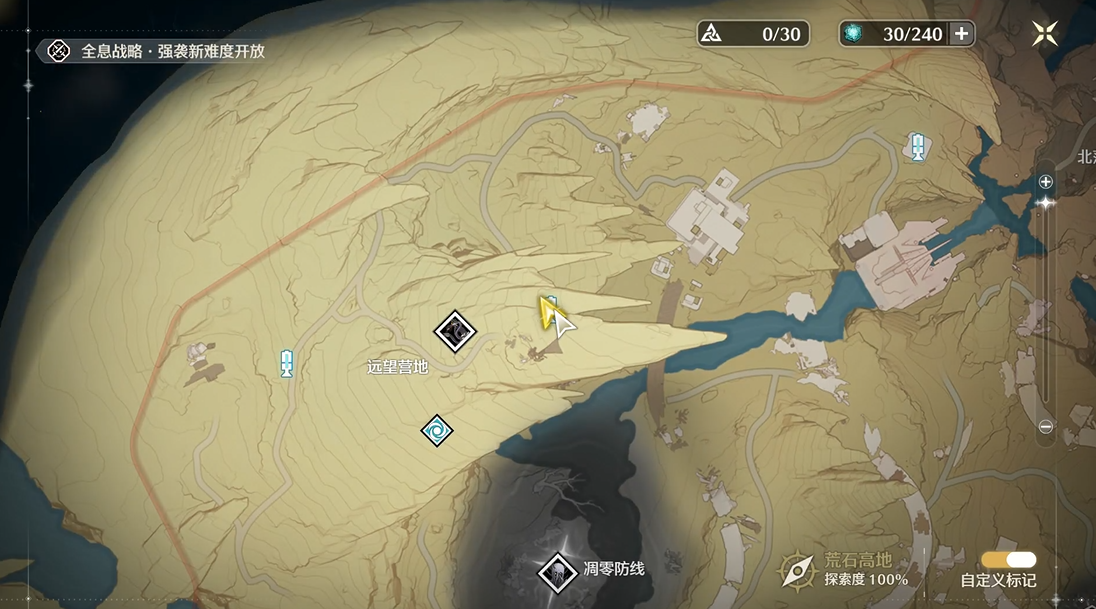The width and height of the screenshot is (1096, 609).
Task: Open 荒石高地 exploration progress compass
Action: pos(798,570)
